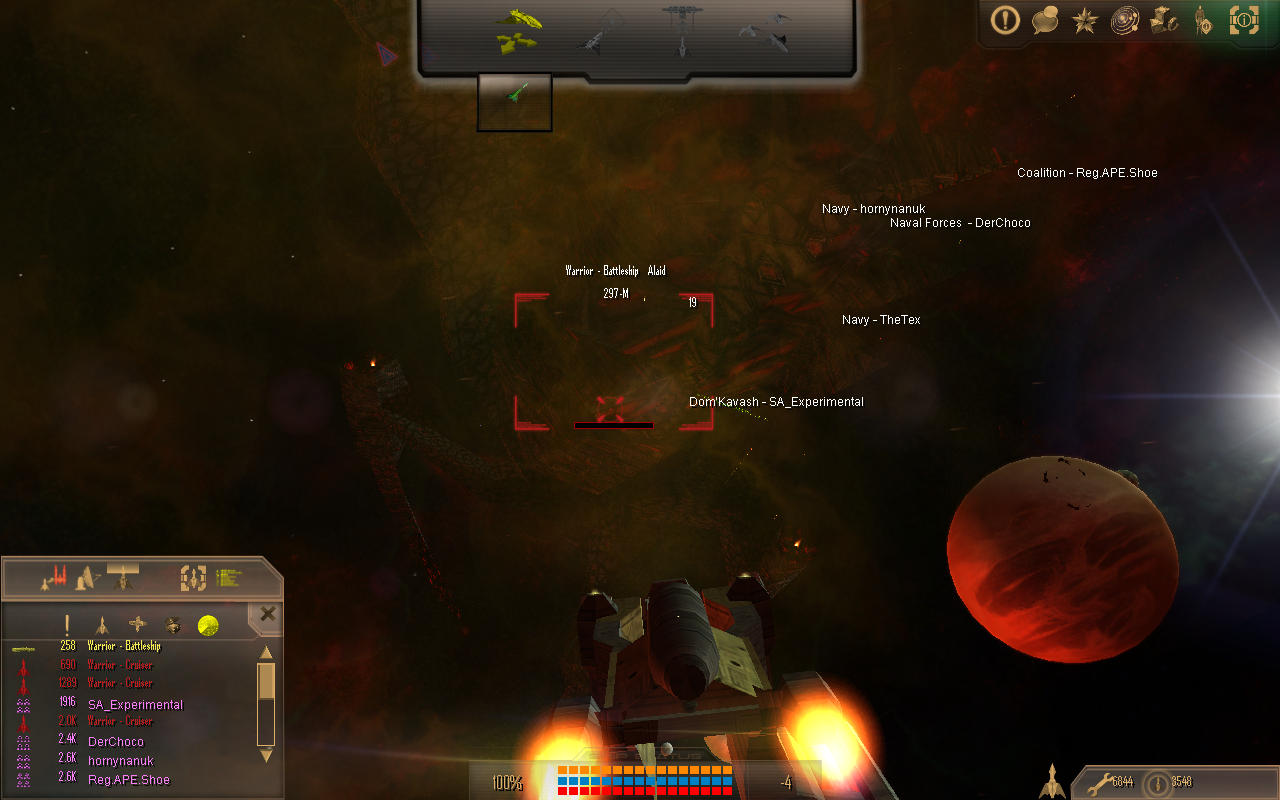Select DerChoco from the contact list
Viewport: 1280px width, 800px height.
[115, 741]
